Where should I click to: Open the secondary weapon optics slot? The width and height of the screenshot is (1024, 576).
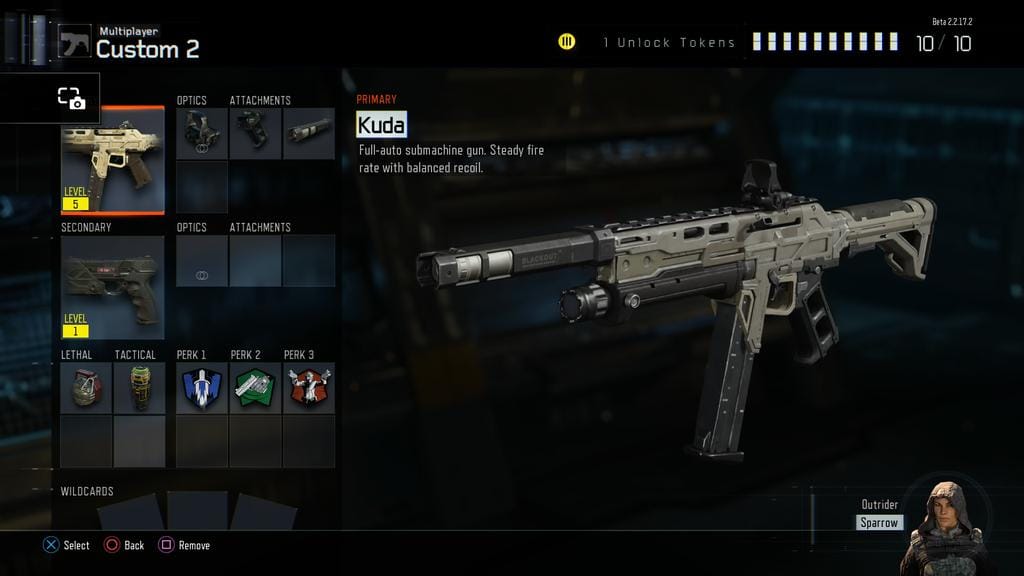pyautogui.click(x=202, y=262)
